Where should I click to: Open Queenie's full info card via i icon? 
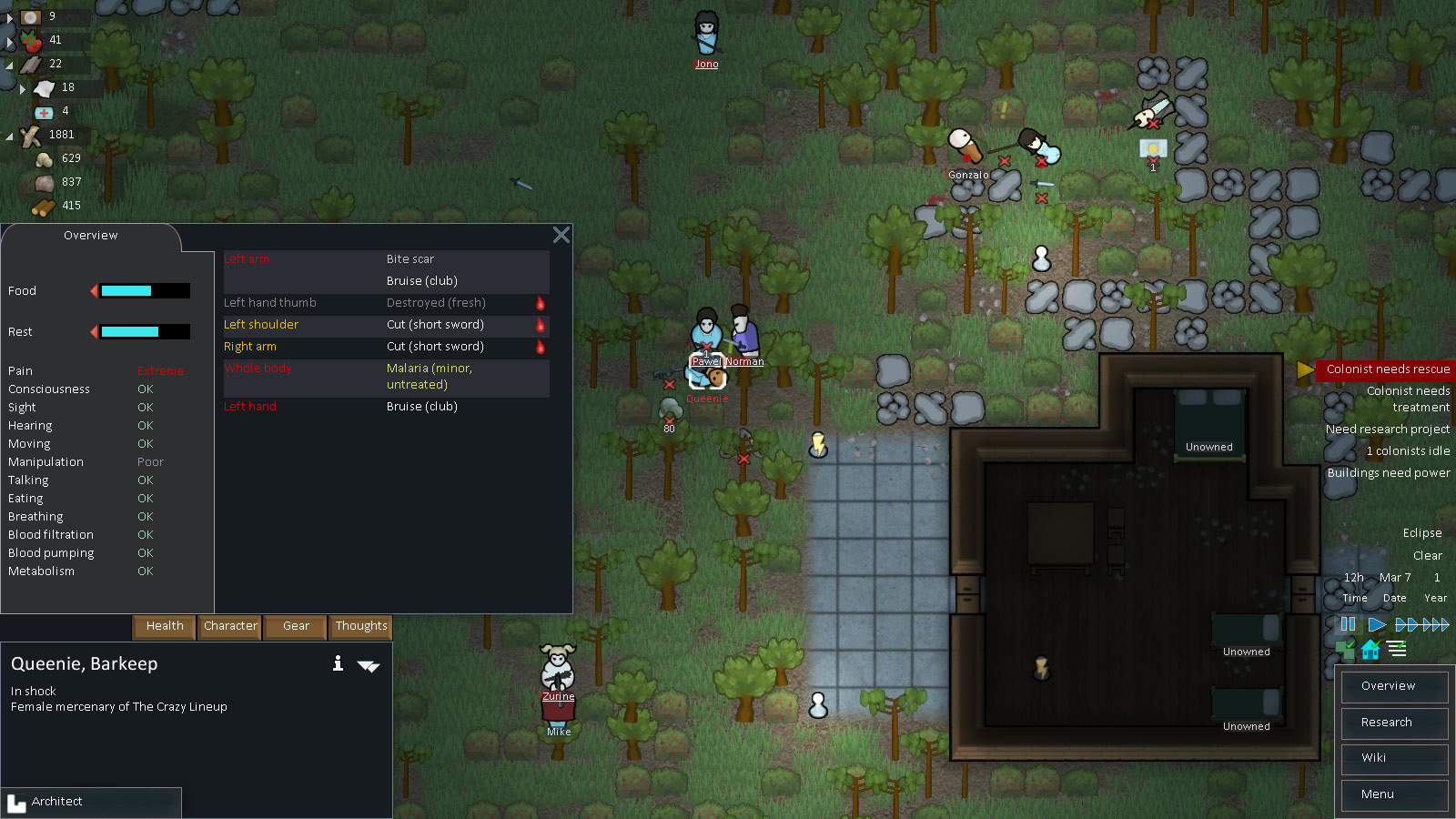point(338,664)
